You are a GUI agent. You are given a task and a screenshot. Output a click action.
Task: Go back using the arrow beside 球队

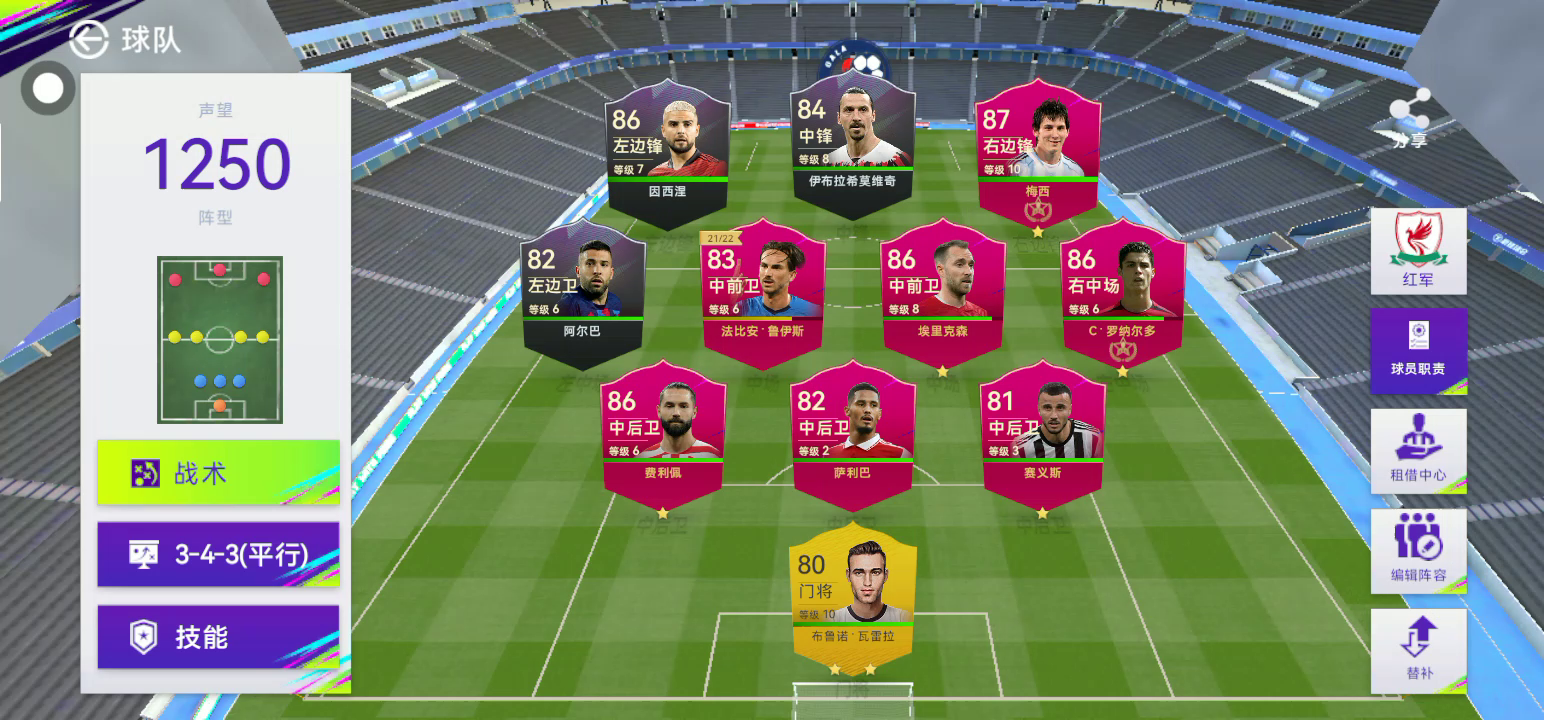(90, 39)
